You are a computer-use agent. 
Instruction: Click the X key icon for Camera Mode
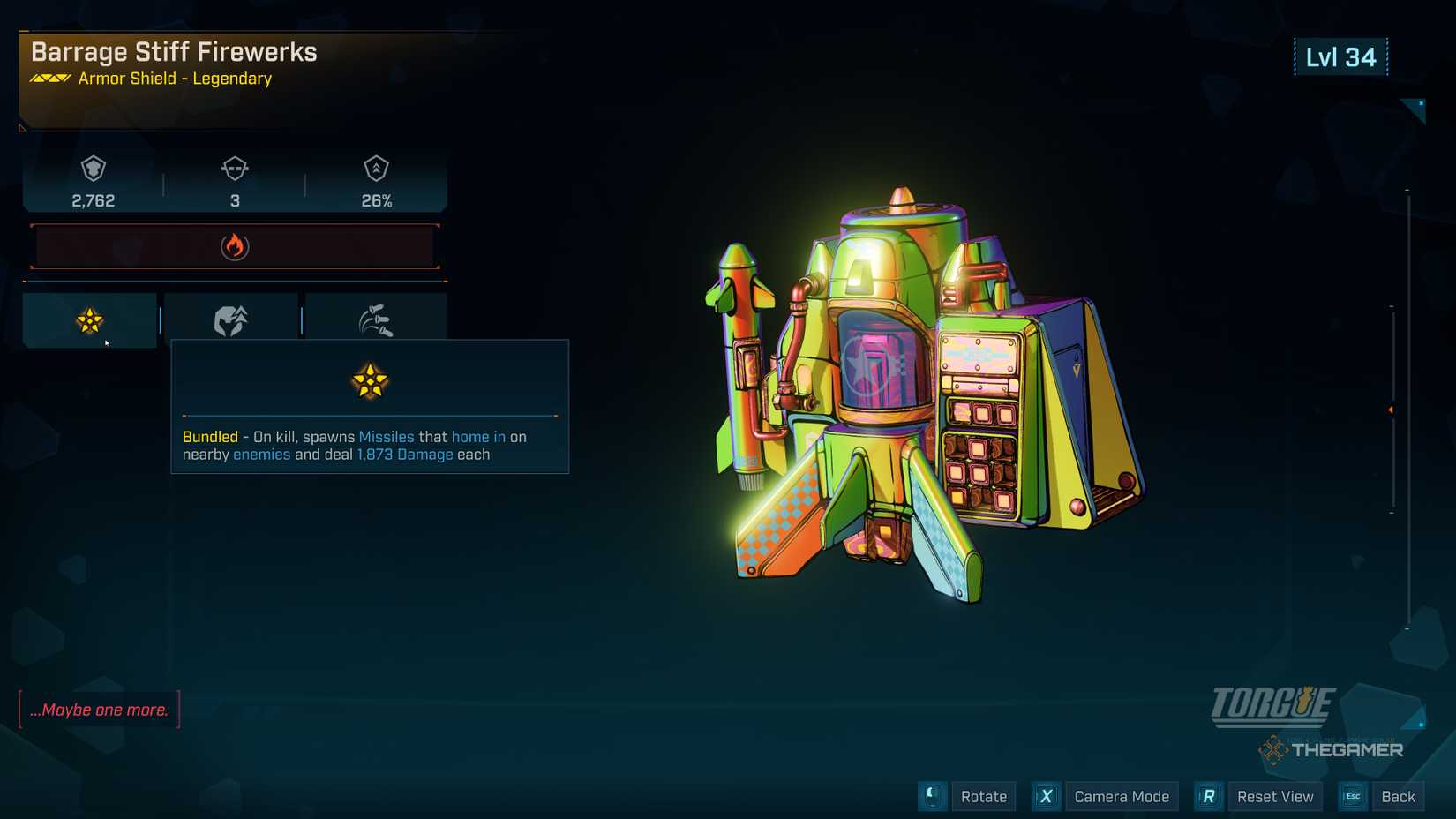[x=1046, y=796]
